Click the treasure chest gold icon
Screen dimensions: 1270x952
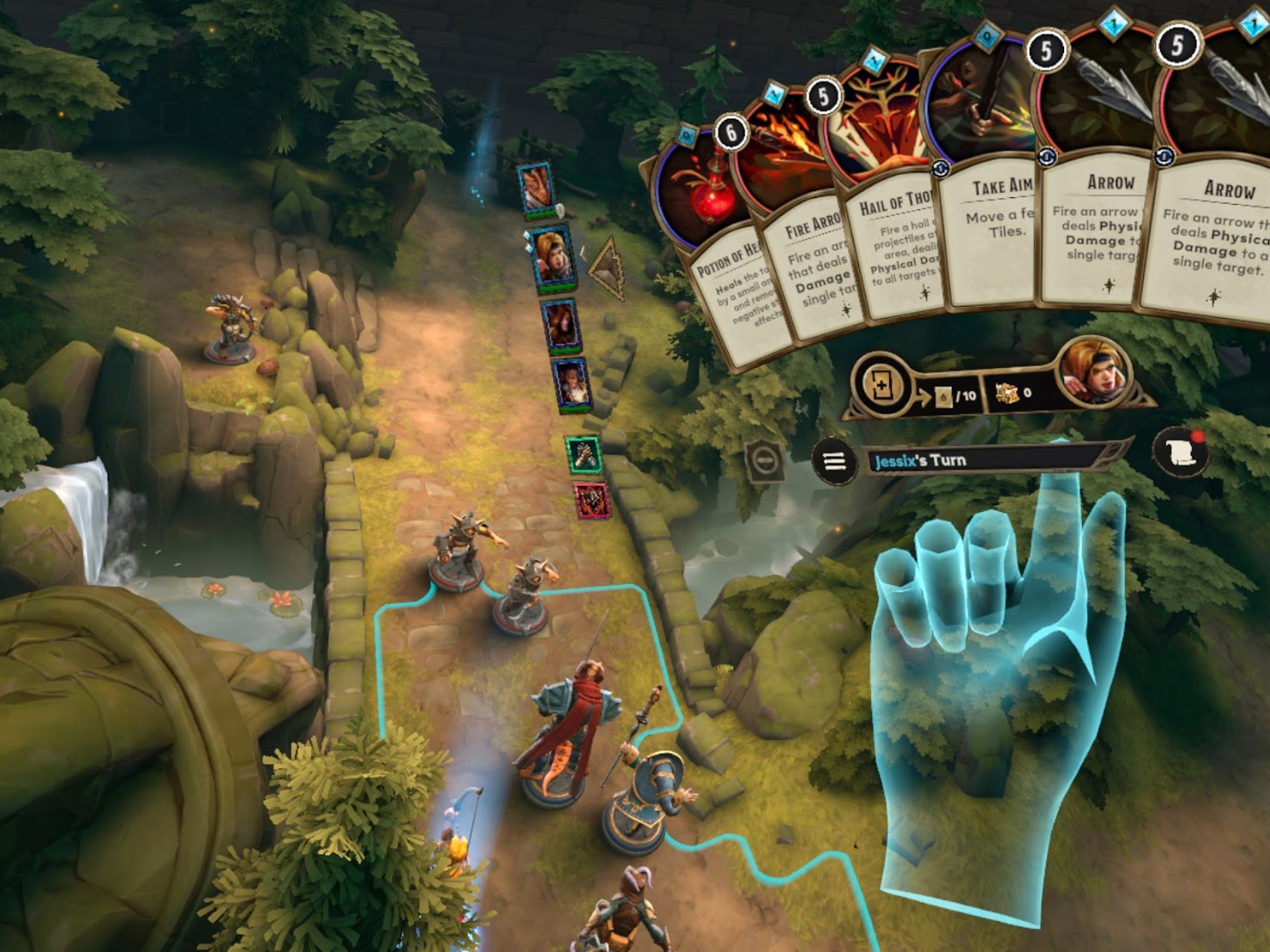point(1006,394)
